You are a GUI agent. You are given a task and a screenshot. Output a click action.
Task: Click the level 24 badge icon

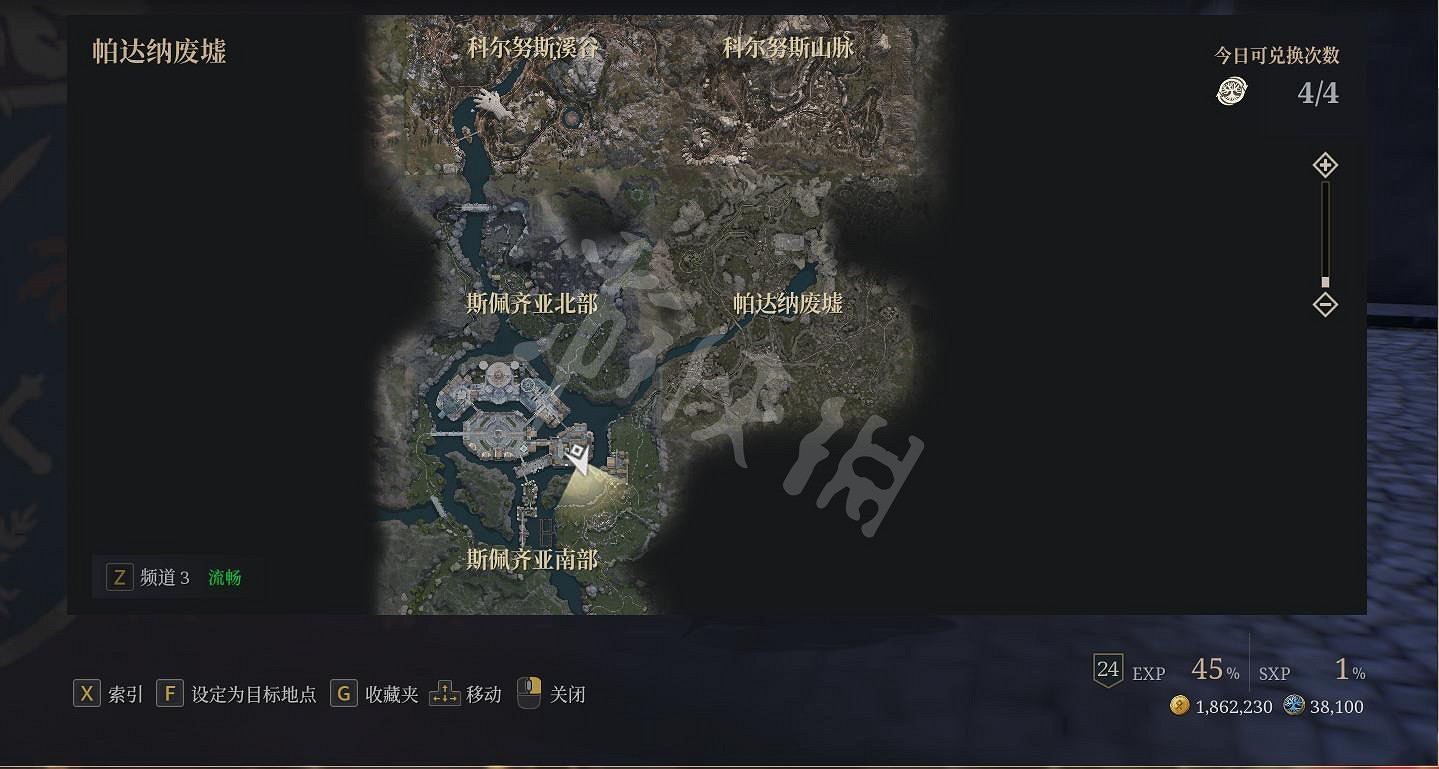click(x=1107, y=670)
